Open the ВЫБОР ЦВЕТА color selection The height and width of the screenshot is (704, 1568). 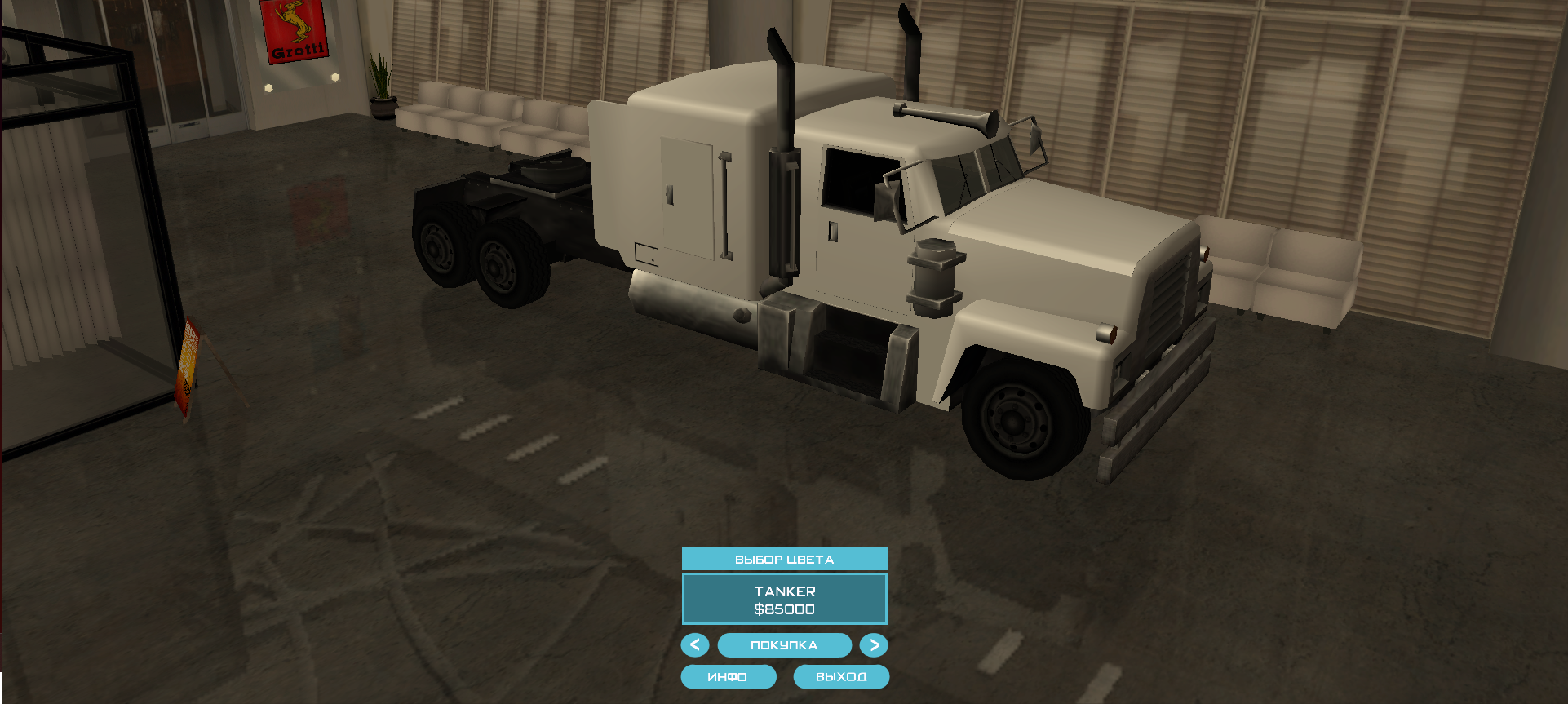coord(784,559)
